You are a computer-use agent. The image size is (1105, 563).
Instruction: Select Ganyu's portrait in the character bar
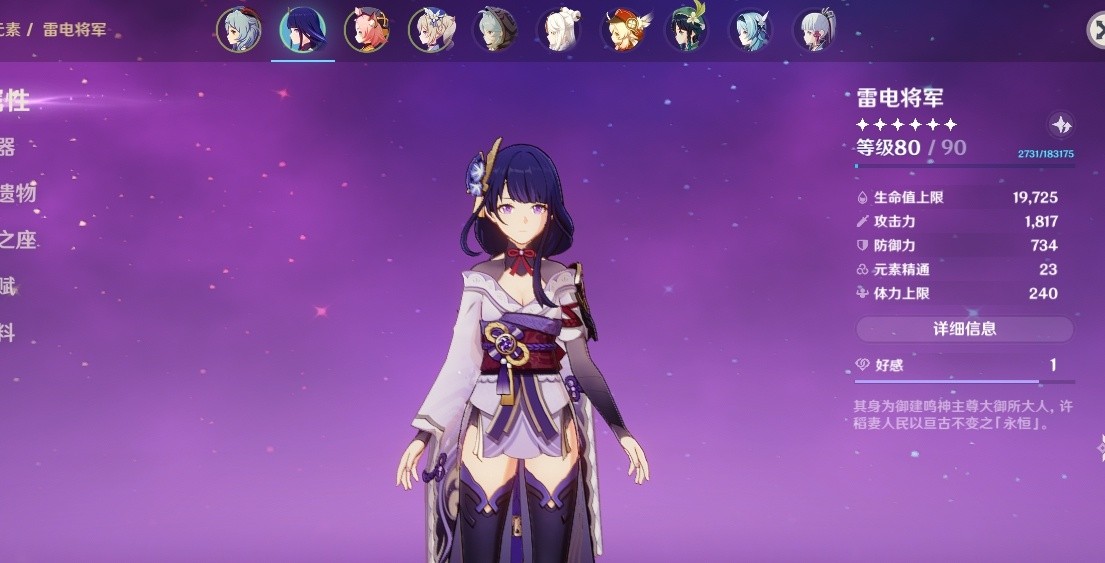coord(239,30)
